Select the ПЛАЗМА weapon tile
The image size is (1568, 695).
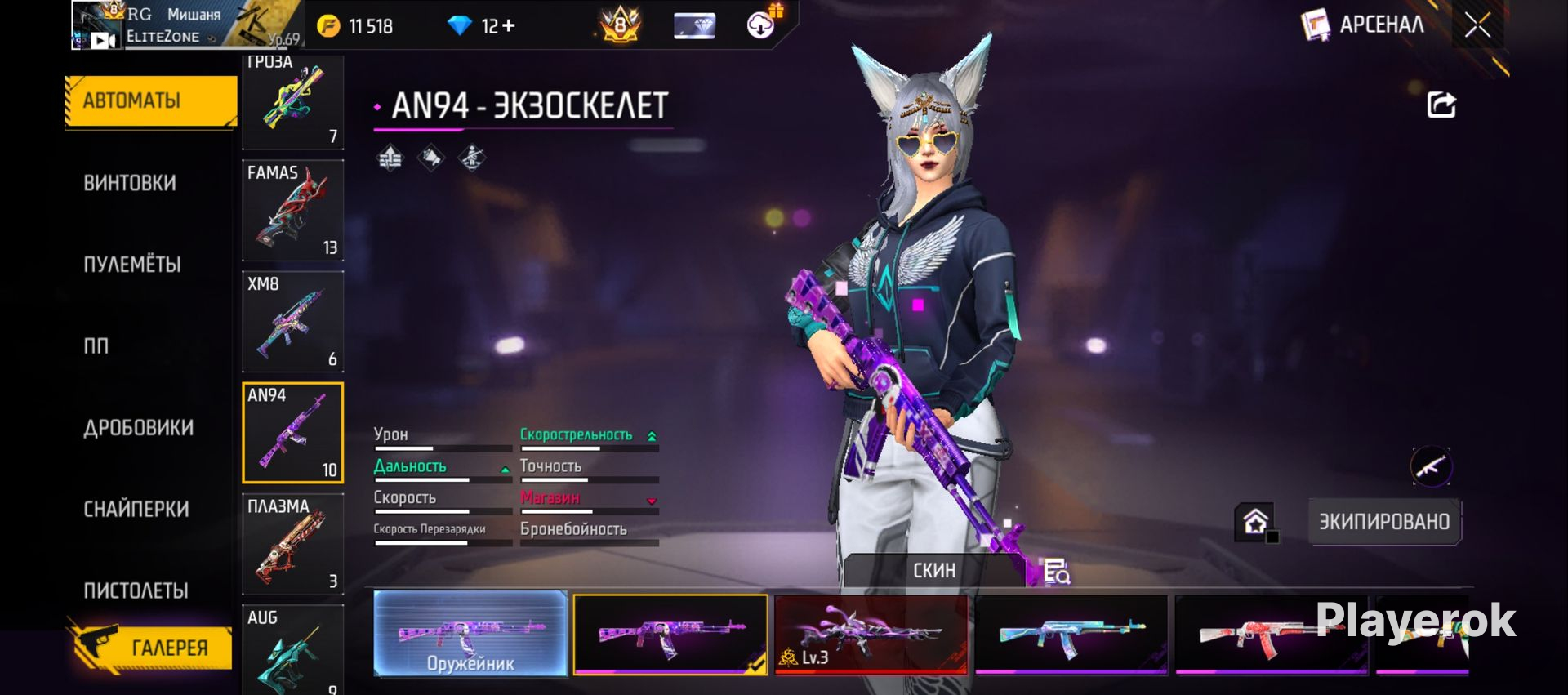[292, 544]
